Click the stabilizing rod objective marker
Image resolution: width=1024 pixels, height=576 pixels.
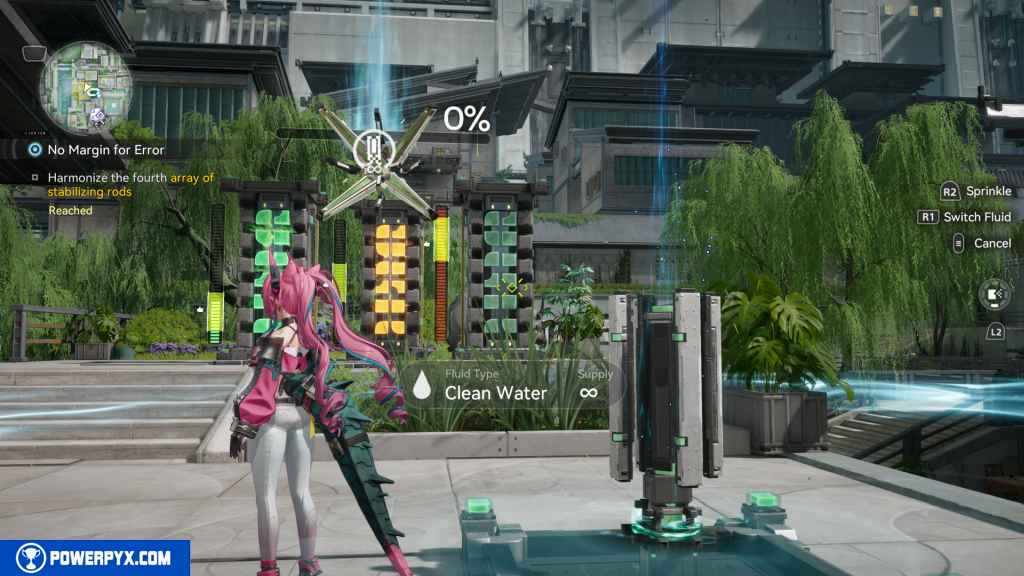pos(372,150)
